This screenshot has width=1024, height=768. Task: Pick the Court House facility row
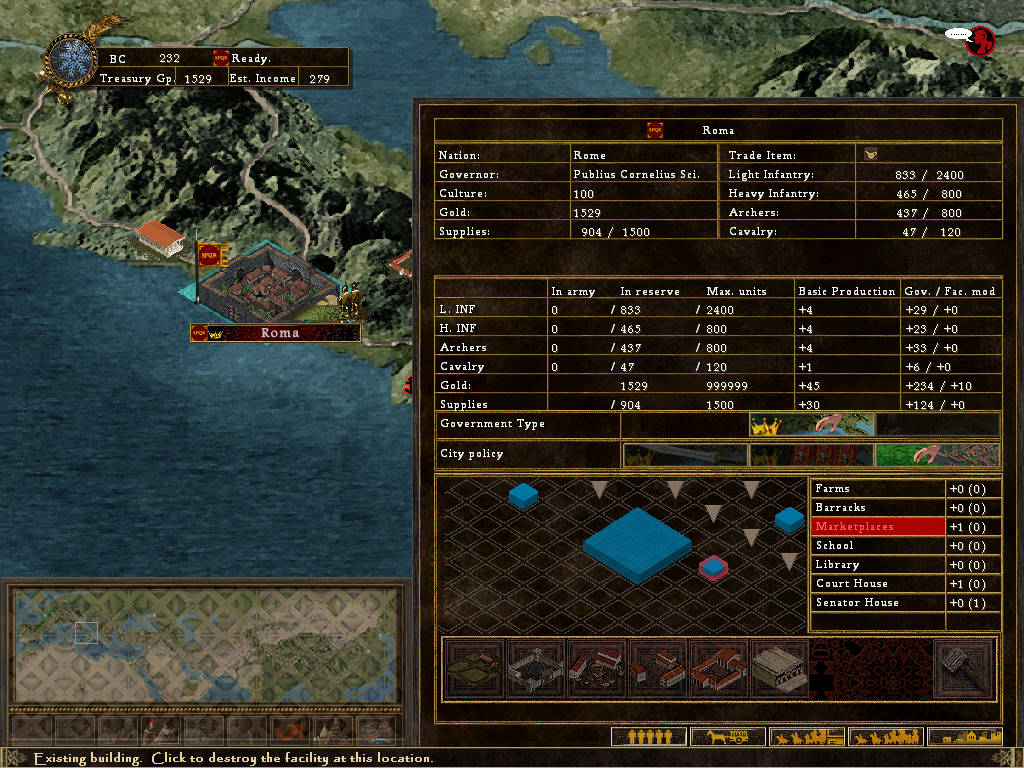(x=879, y=584)
